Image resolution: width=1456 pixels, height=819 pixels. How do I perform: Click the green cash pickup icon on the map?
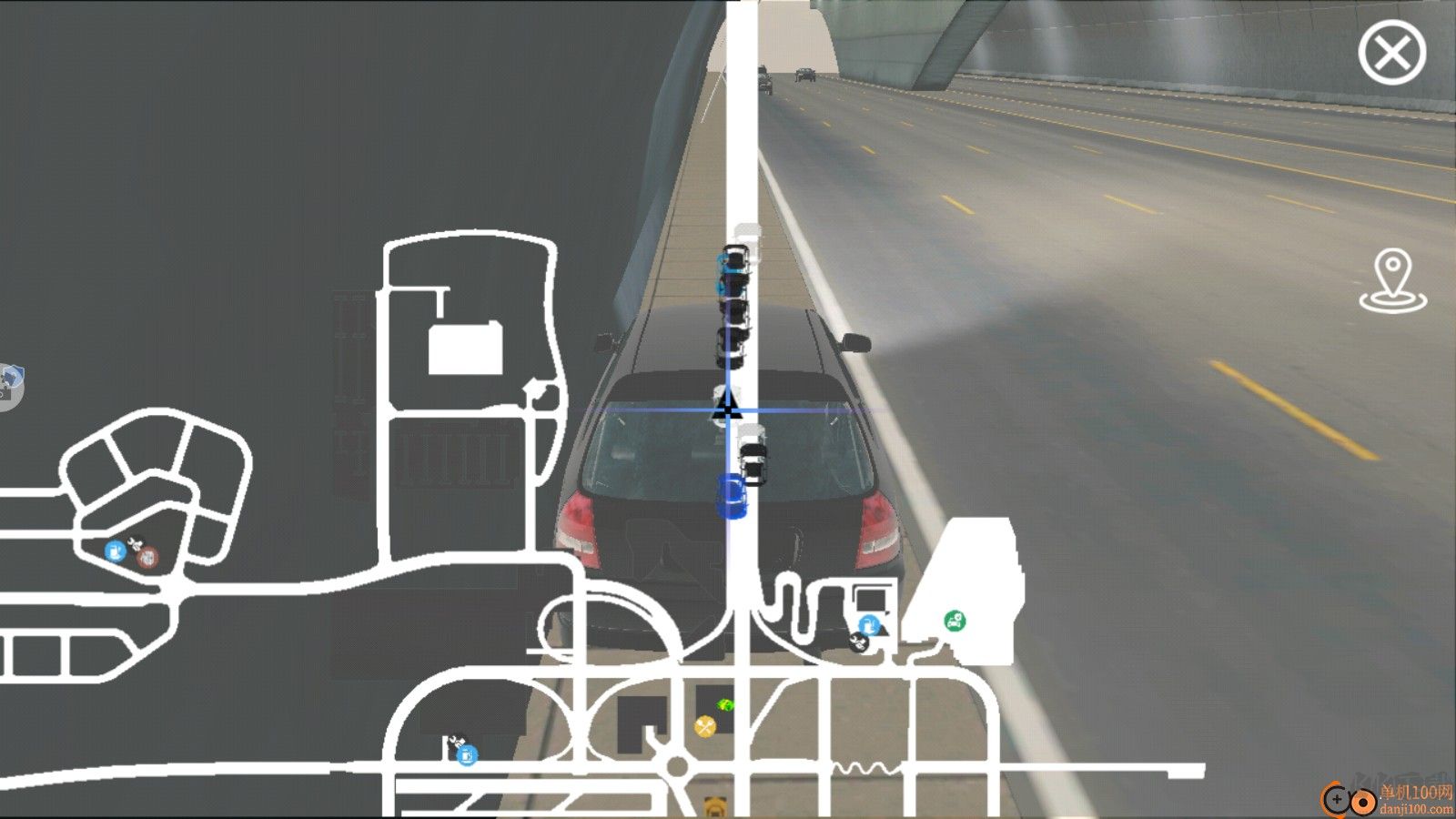[724, 705]
